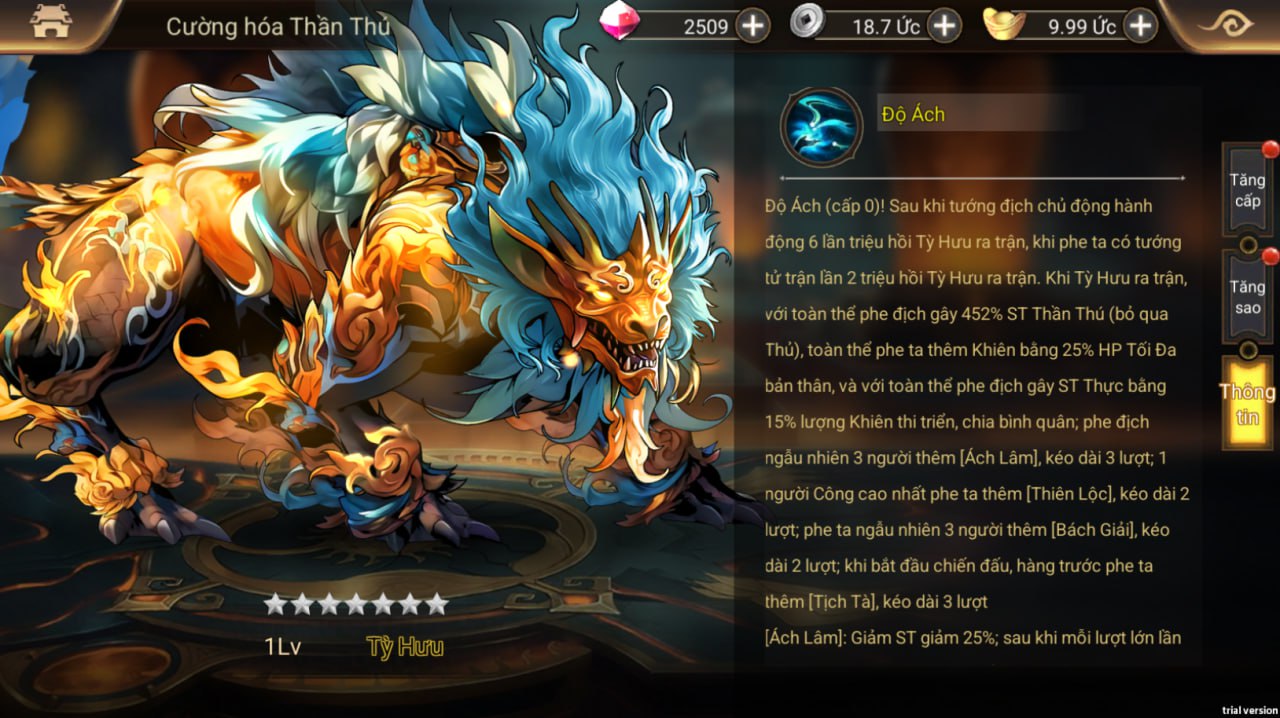Return to the home screen via house icon
The width and height of the screenshot is (1280, 718).
pyautogui.click(x=51, y=22)
